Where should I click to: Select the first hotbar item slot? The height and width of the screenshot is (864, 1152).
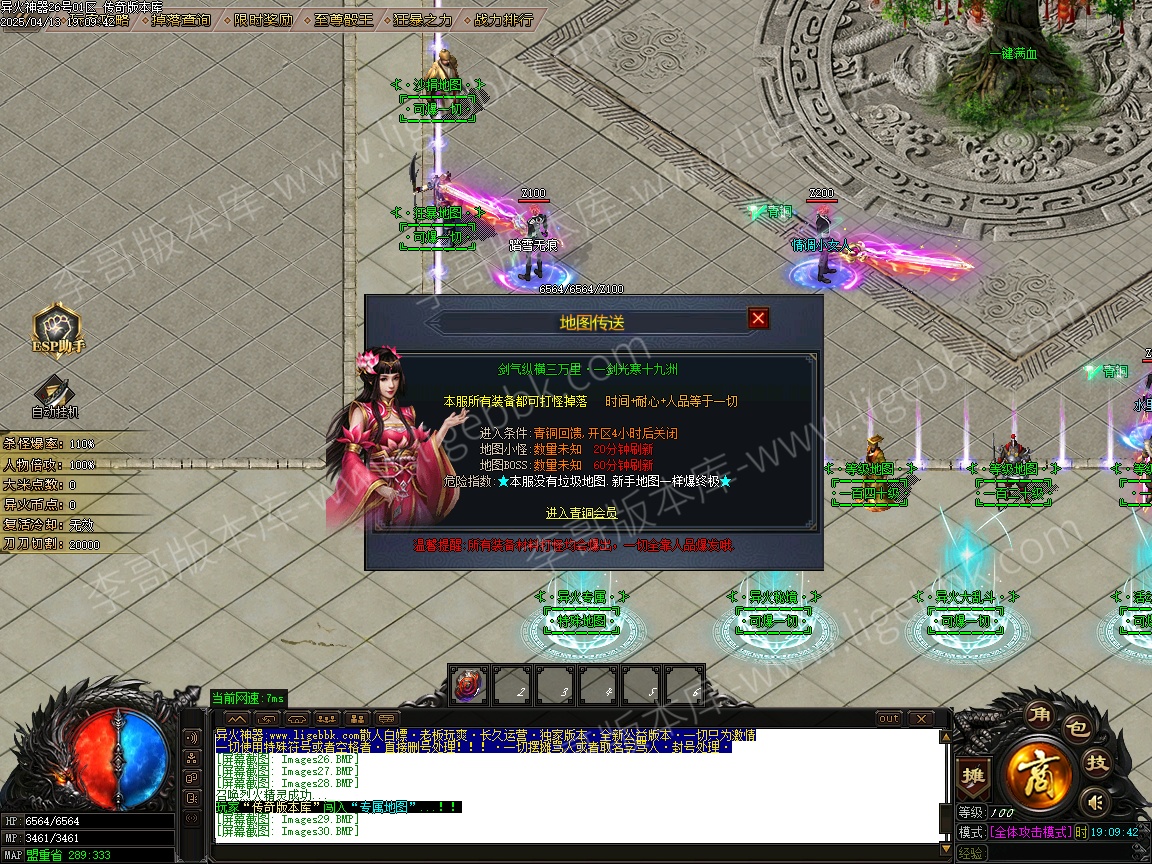468,685
